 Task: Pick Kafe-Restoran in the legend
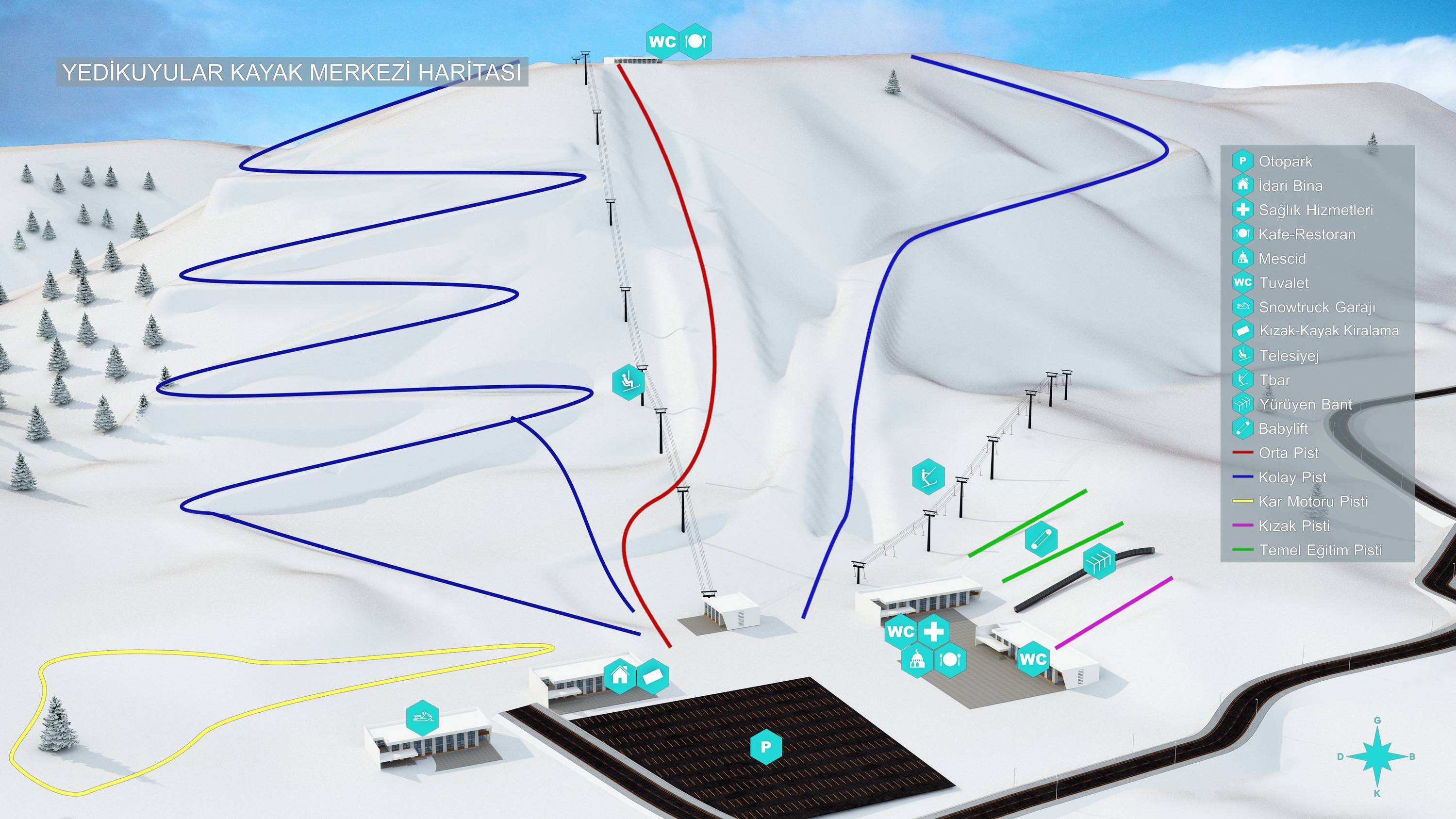point(1306,234)
